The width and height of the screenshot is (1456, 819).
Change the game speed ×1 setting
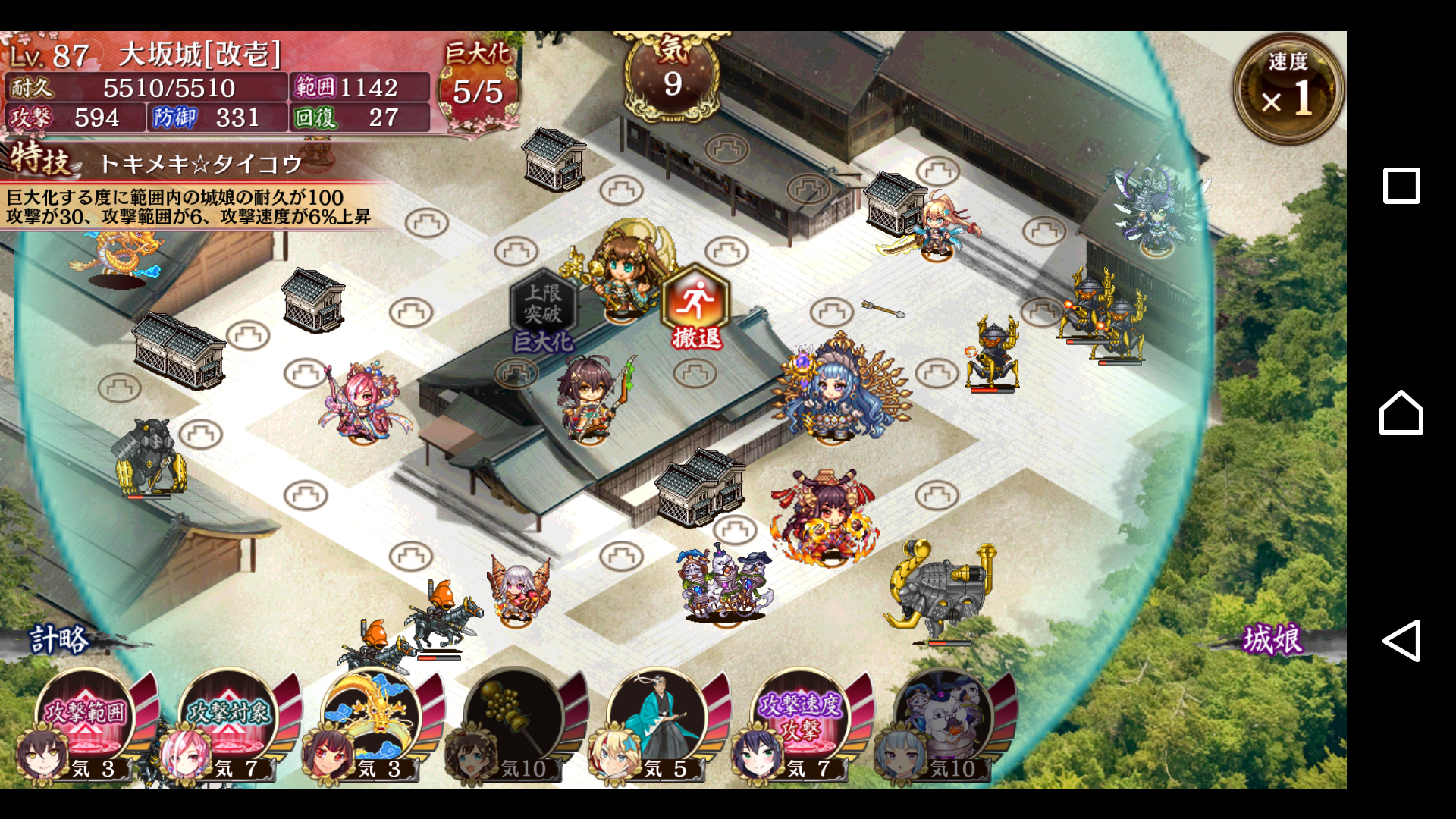(x=1288, y=89)
